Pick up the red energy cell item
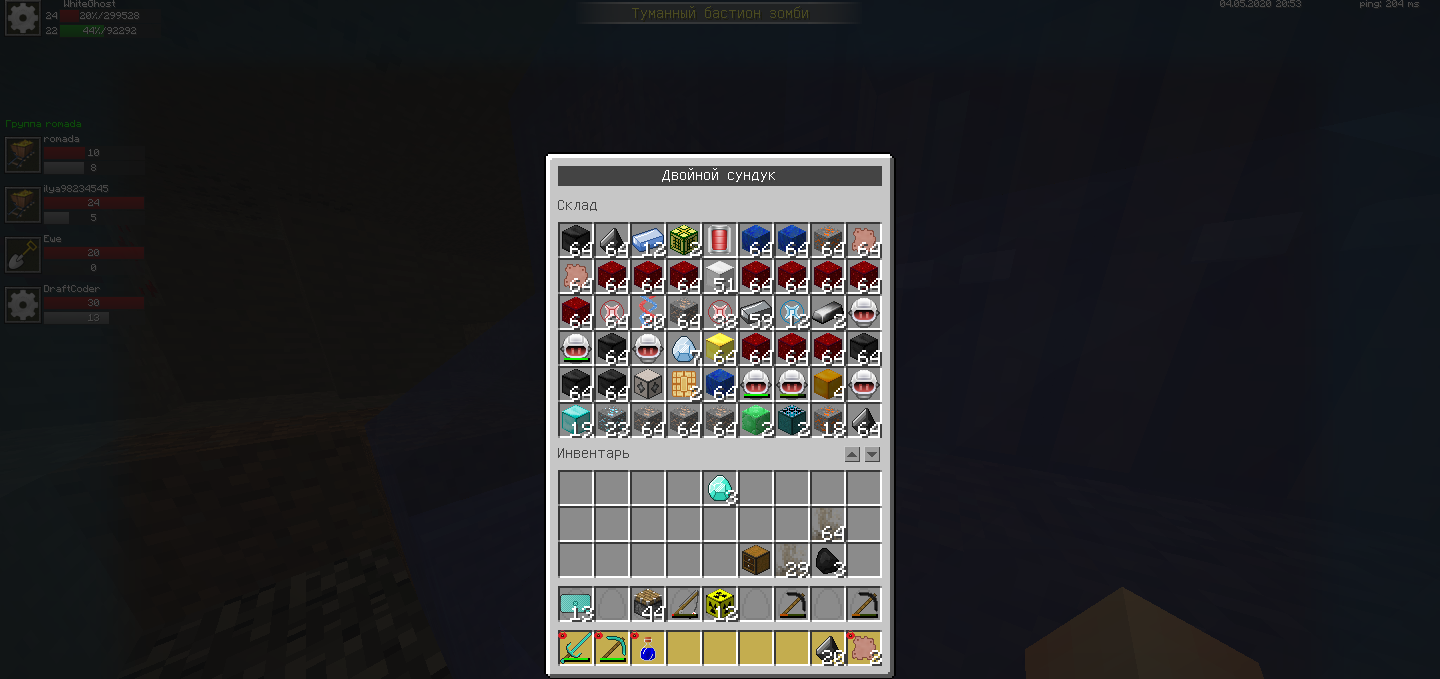The height and width of the screenshot is (679, 1440). (720, 240)
